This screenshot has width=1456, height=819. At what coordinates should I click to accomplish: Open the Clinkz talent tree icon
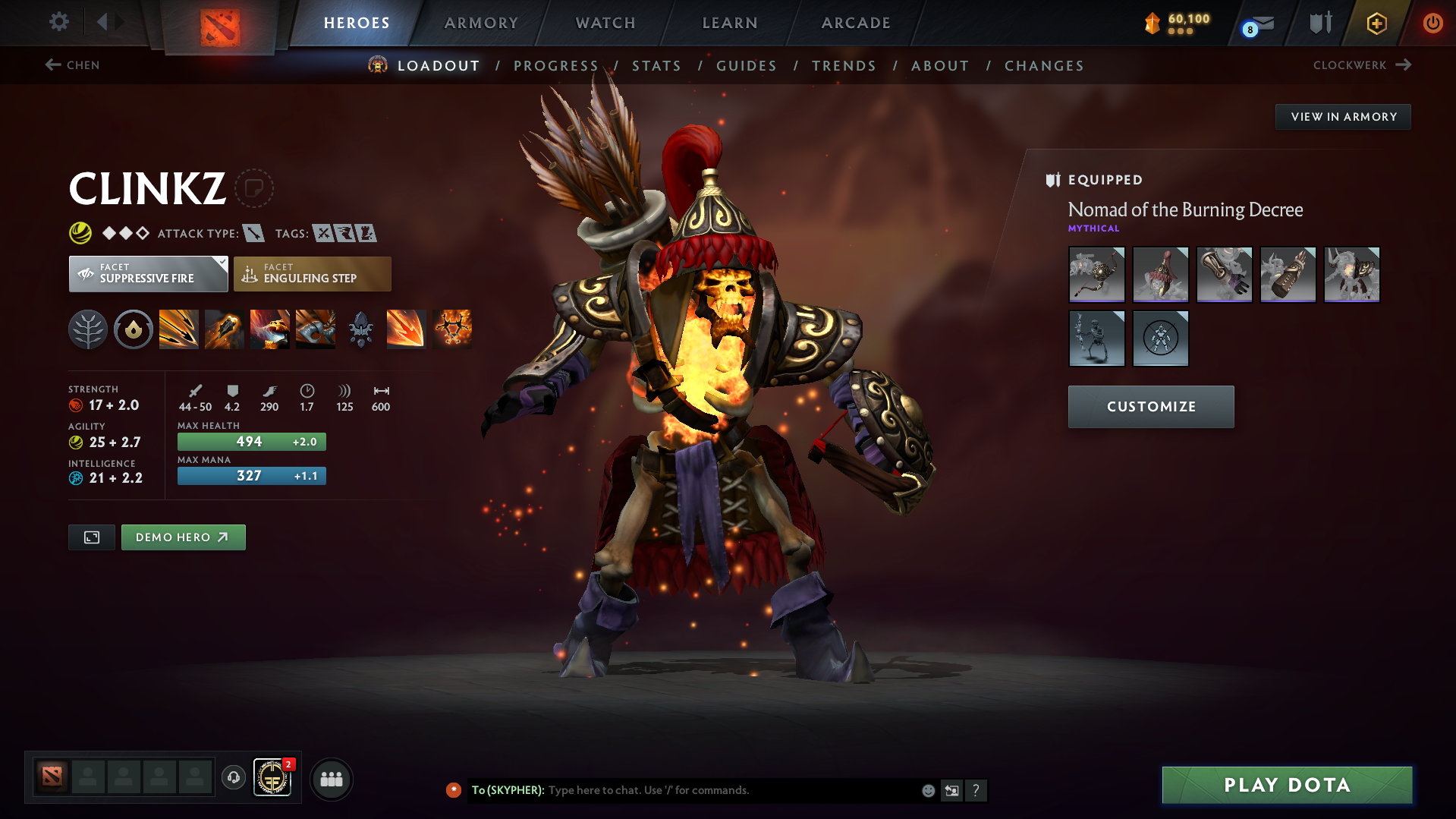88,329
